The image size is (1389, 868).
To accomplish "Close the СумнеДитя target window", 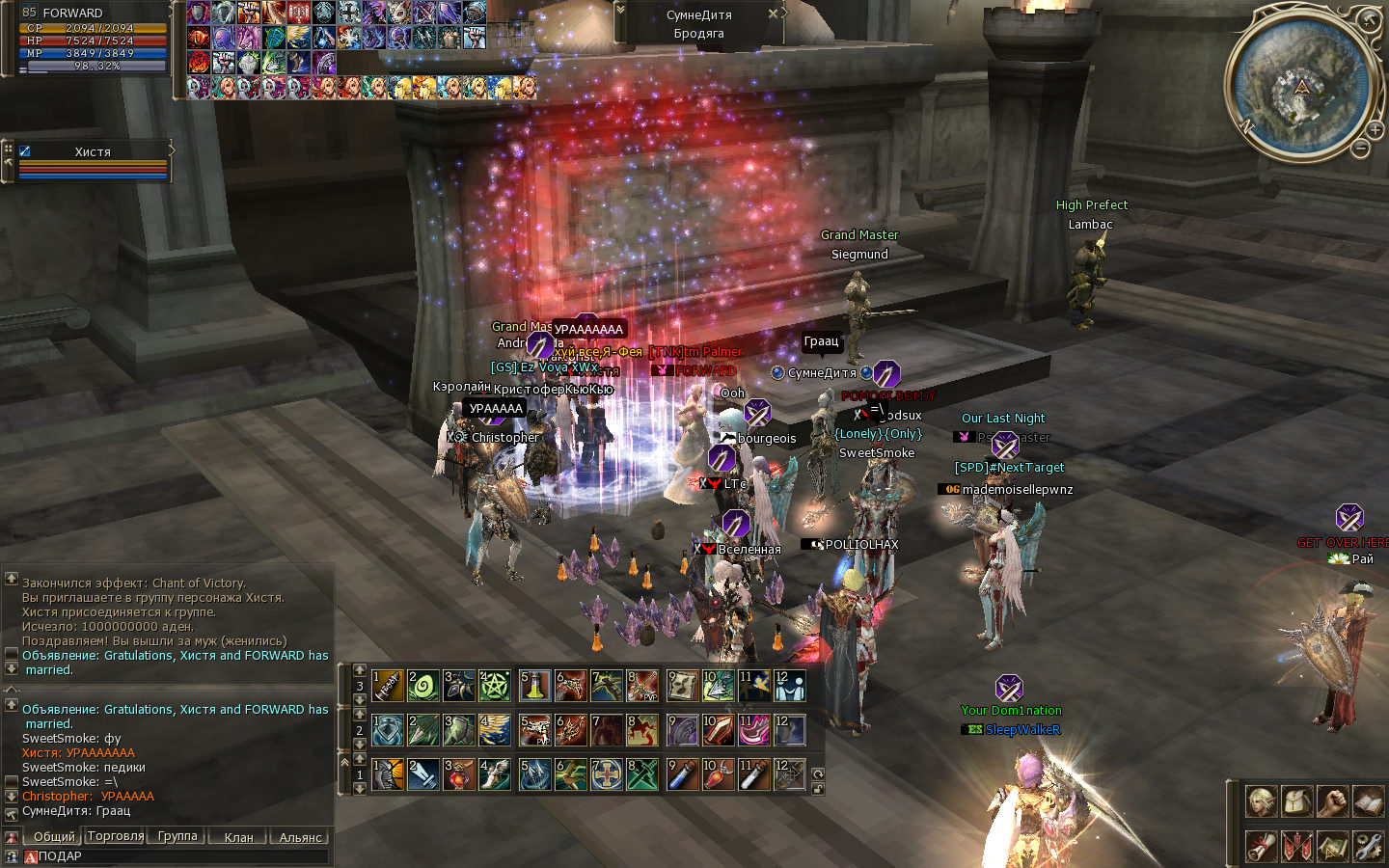I will point(773,14).
